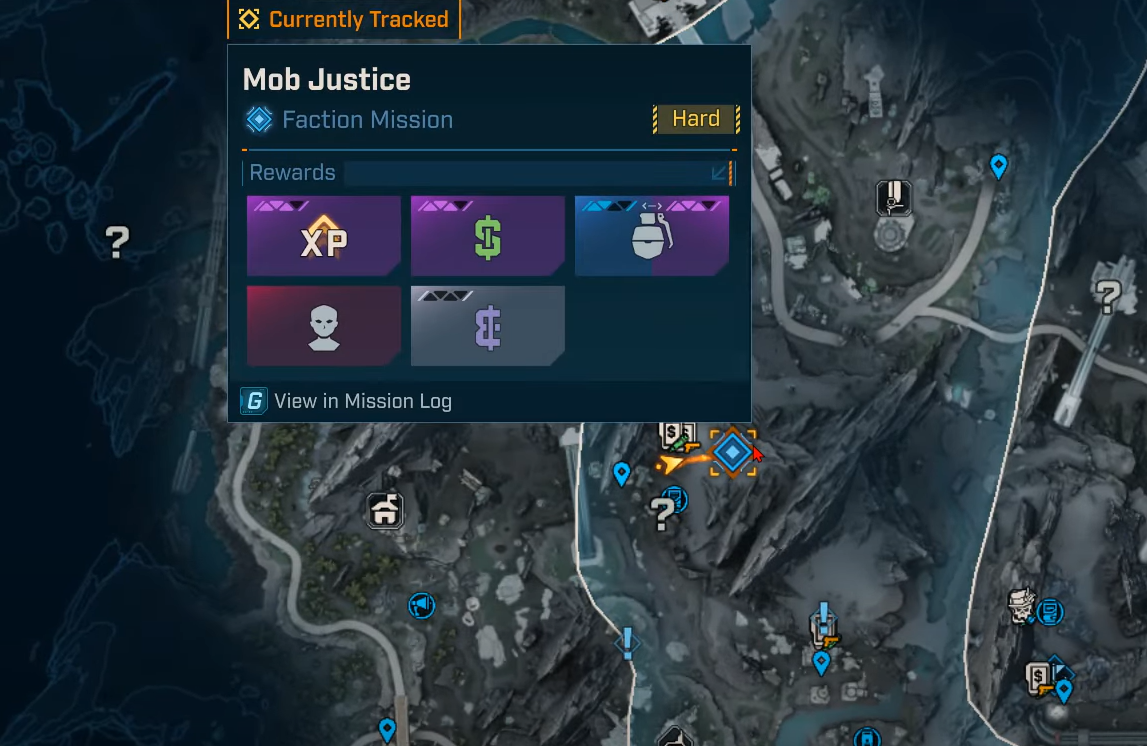This screenshot has width=1147, height=746.
Task: Choose the grenade reward tile
Action: coord(651,236)
